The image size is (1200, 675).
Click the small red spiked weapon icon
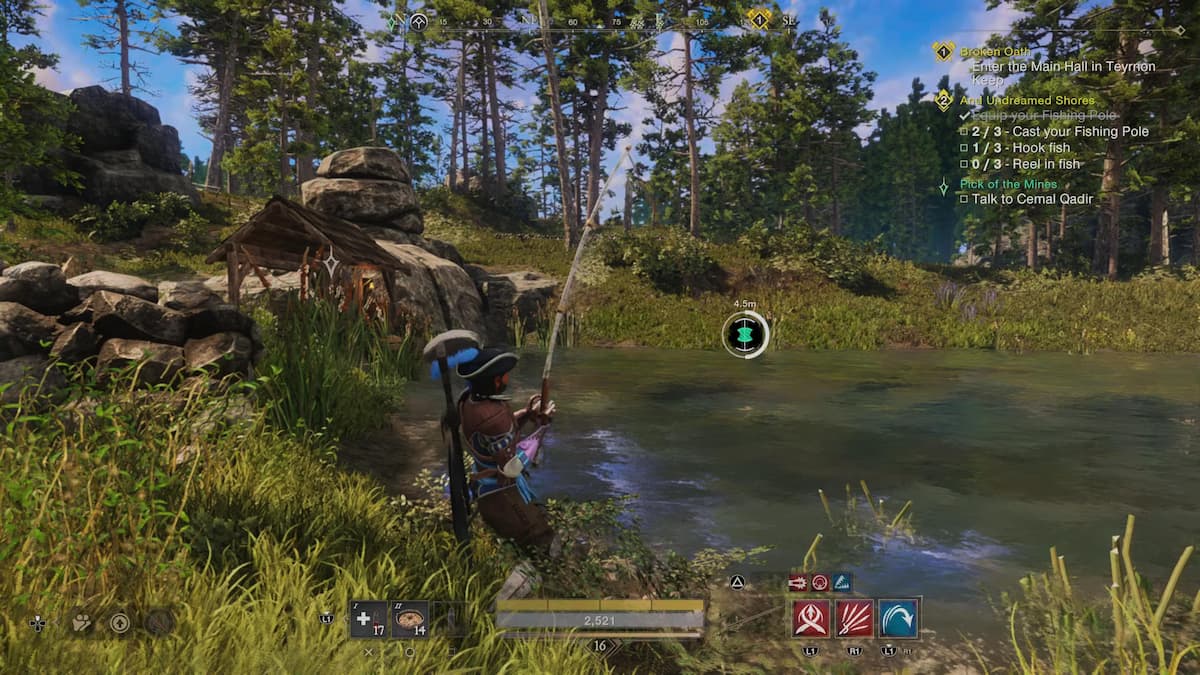(x=797, y=582)
